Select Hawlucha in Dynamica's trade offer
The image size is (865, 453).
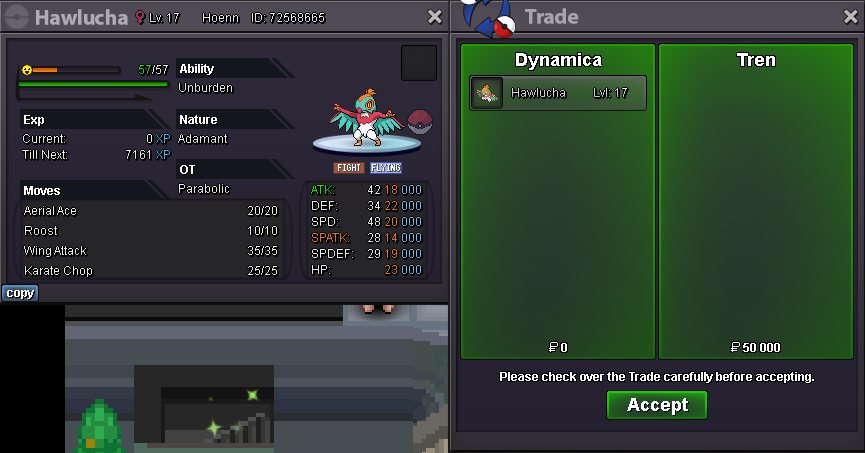558,93
